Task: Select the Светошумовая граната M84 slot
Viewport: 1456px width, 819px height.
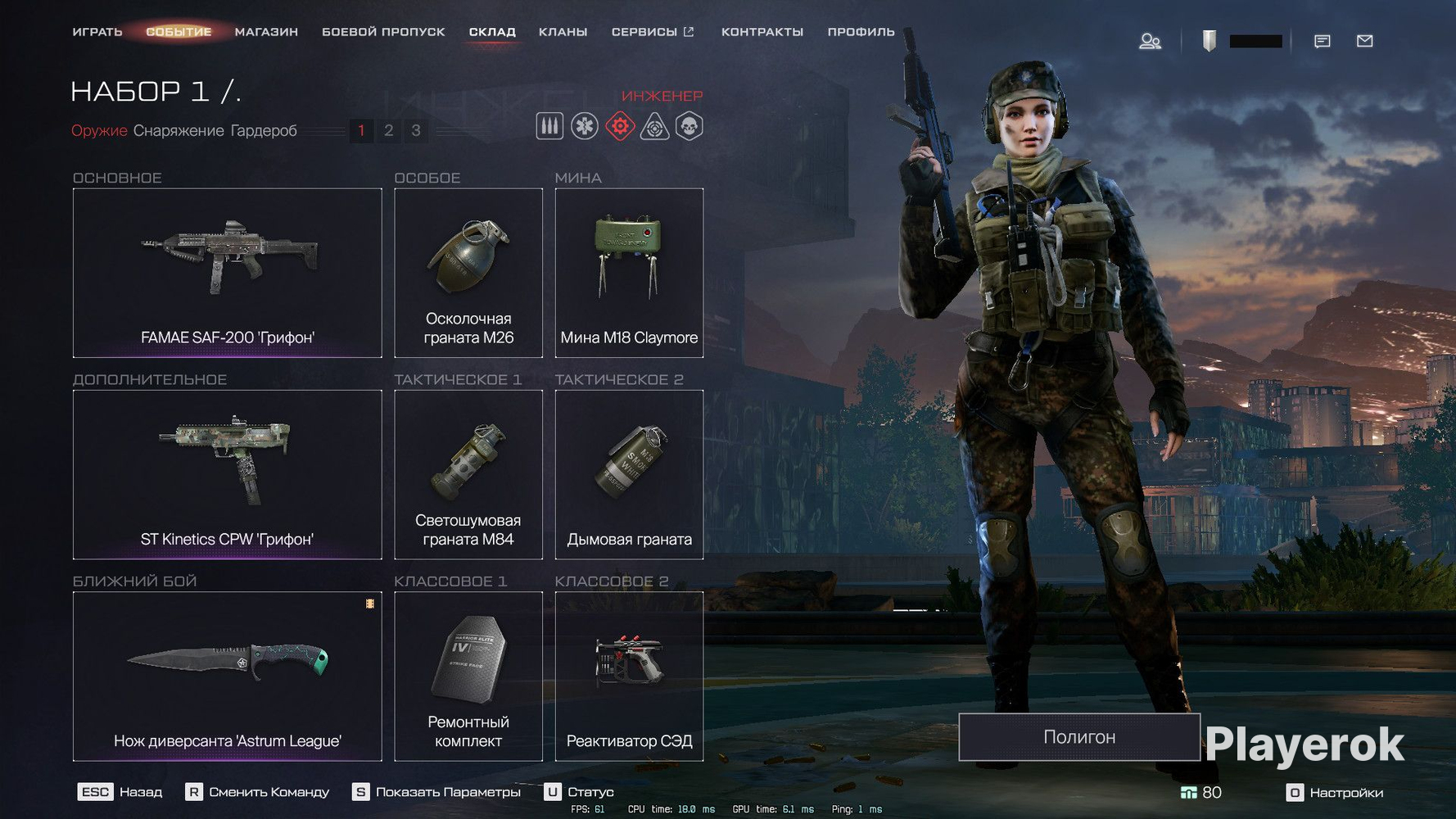Action: coord(468,474)
